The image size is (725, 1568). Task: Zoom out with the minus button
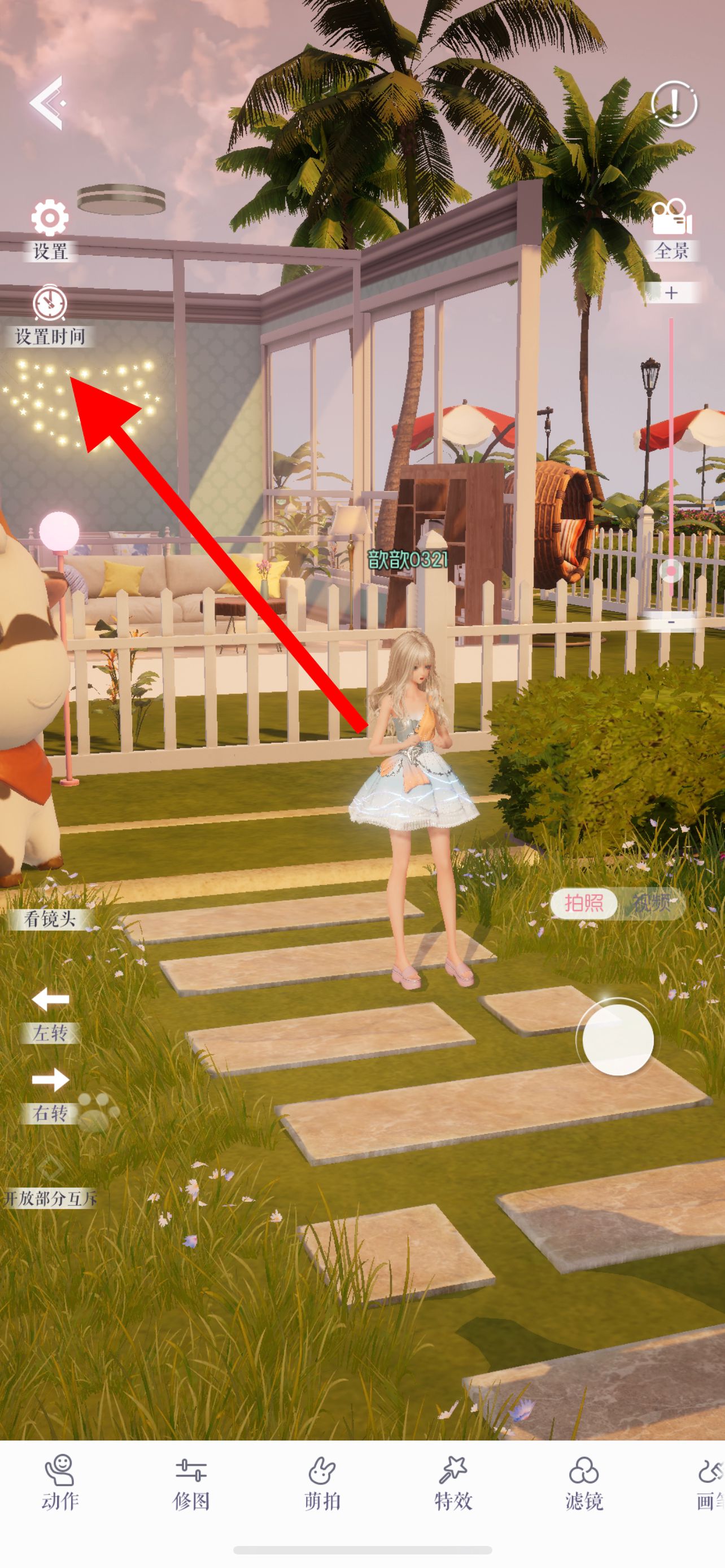671,623
